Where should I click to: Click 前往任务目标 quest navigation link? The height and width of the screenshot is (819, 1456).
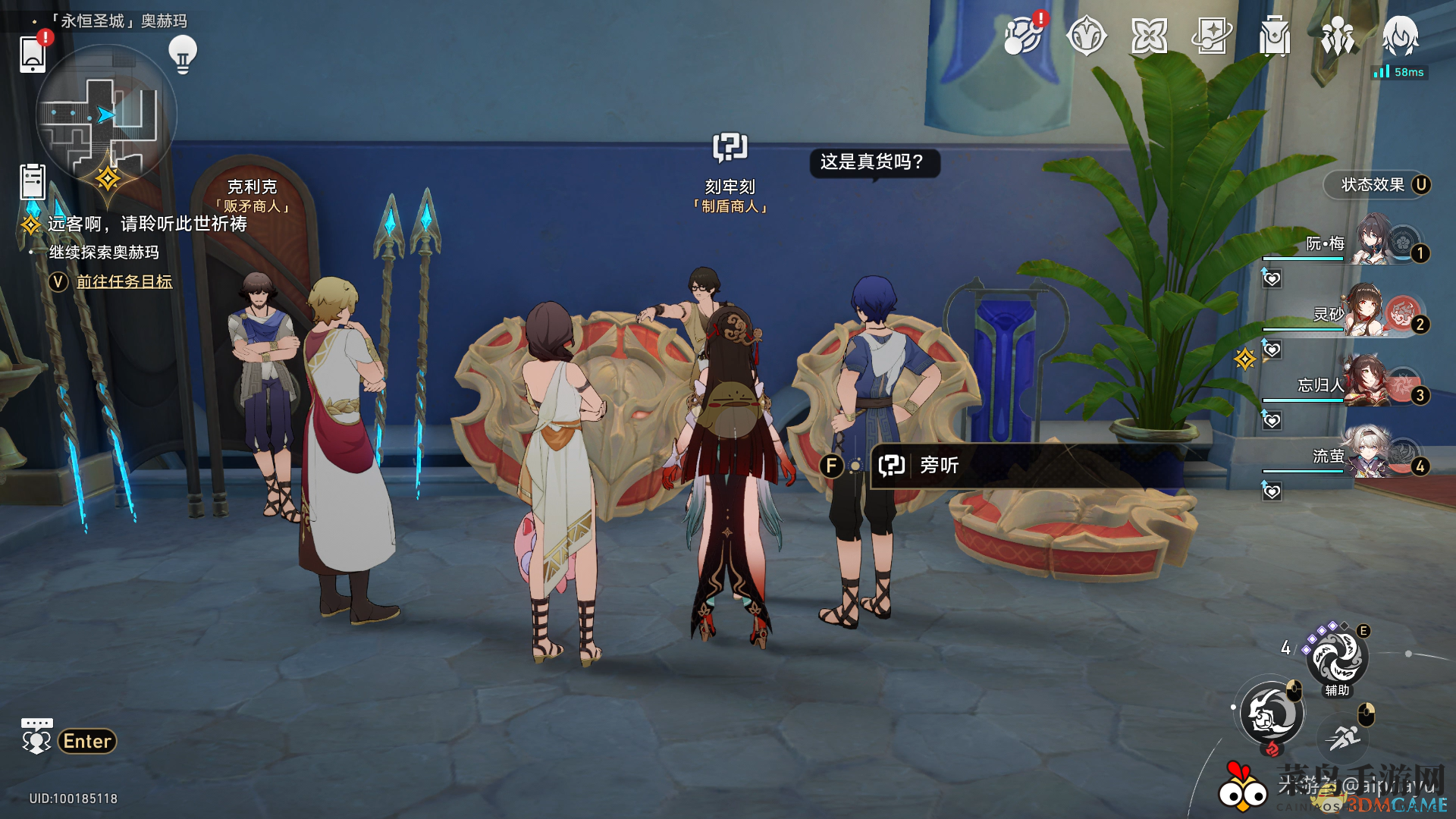(124, 282)
